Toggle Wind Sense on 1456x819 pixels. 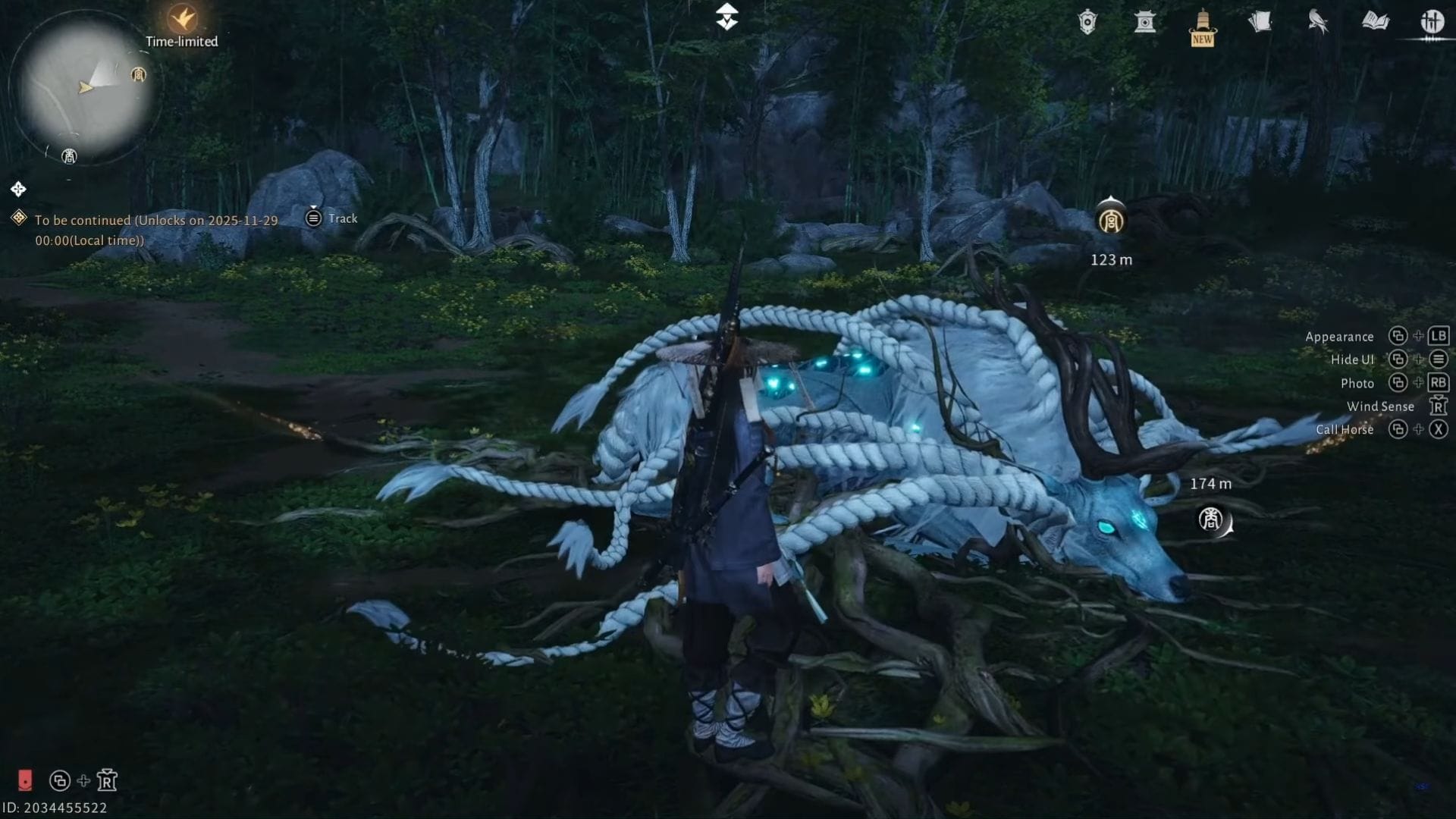1380,406
